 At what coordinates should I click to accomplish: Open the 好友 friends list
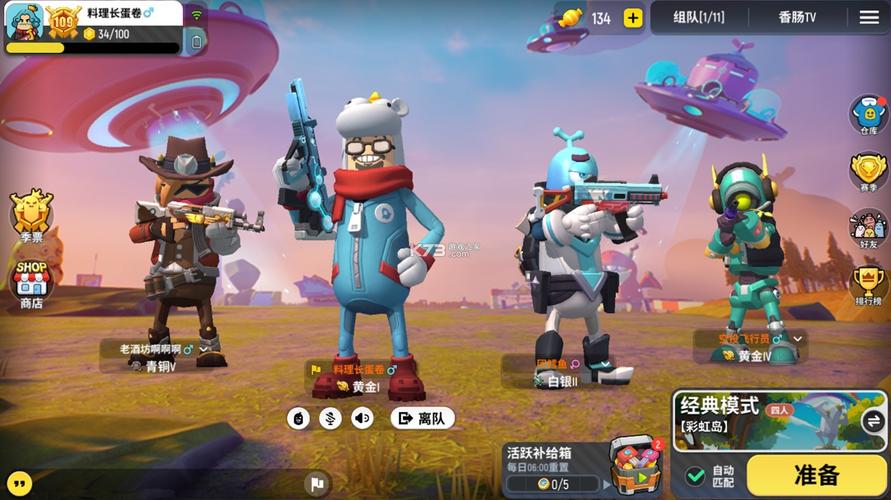point(868,229)
